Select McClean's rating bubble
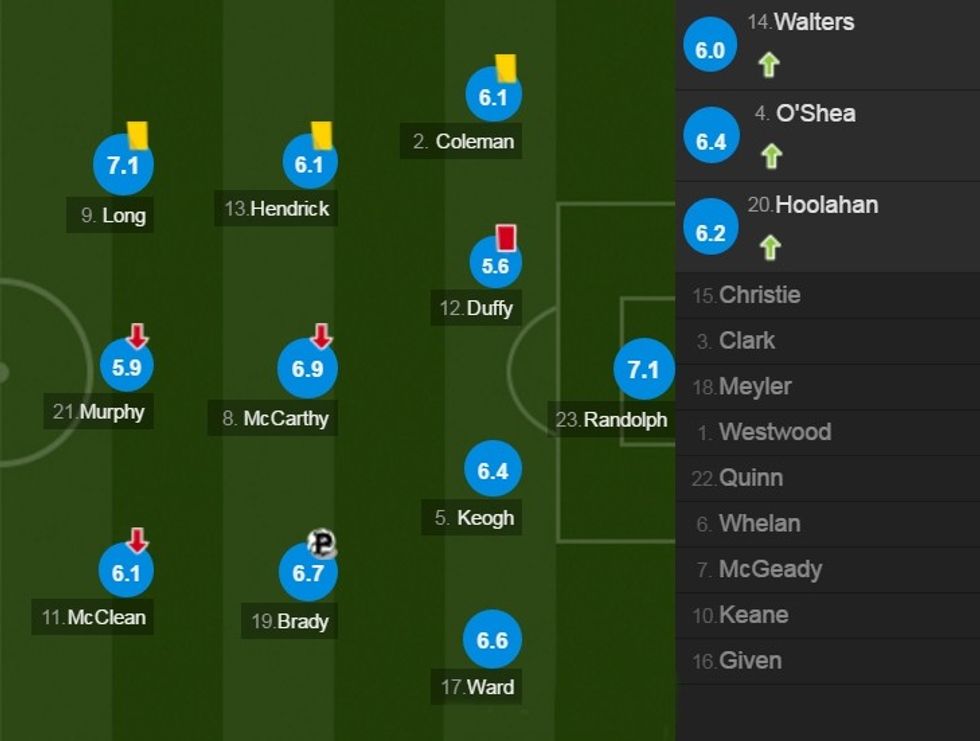The image size is (980, 741). (x=126, y=573)
